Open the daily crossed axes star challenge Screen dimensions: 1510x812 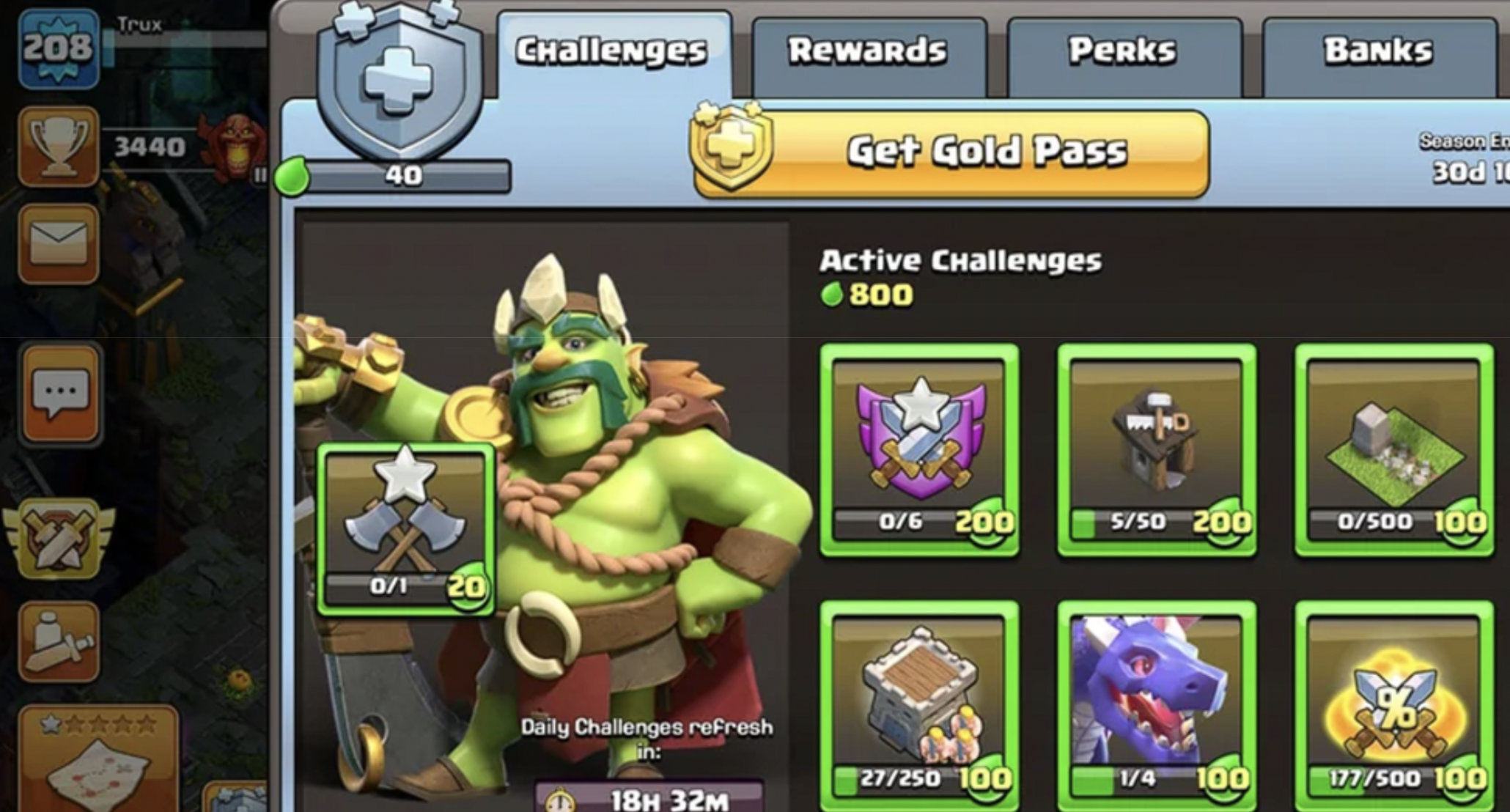(405, 529)
